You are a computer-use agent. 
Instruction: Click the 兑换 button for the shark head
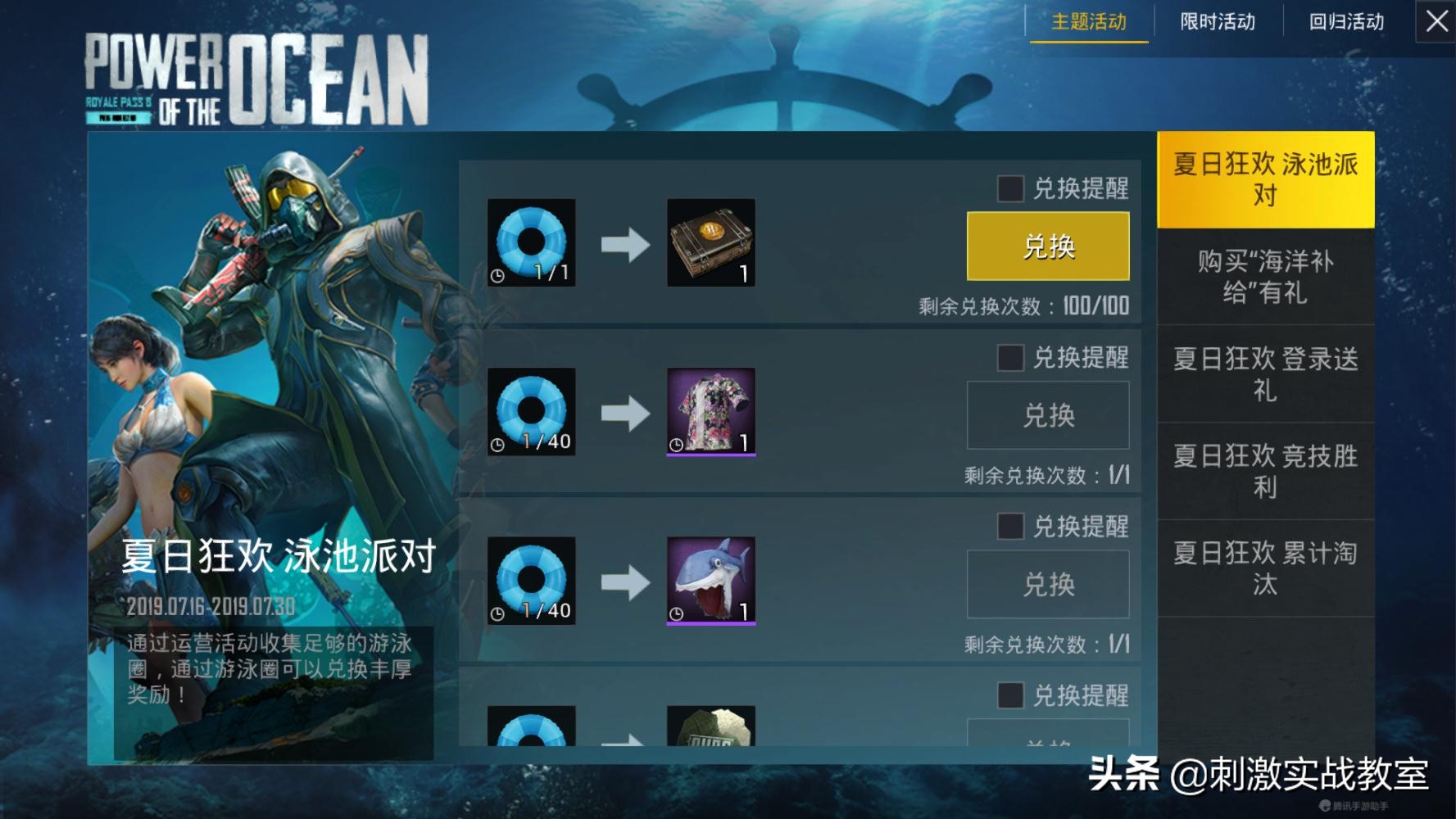point(1048,583)
